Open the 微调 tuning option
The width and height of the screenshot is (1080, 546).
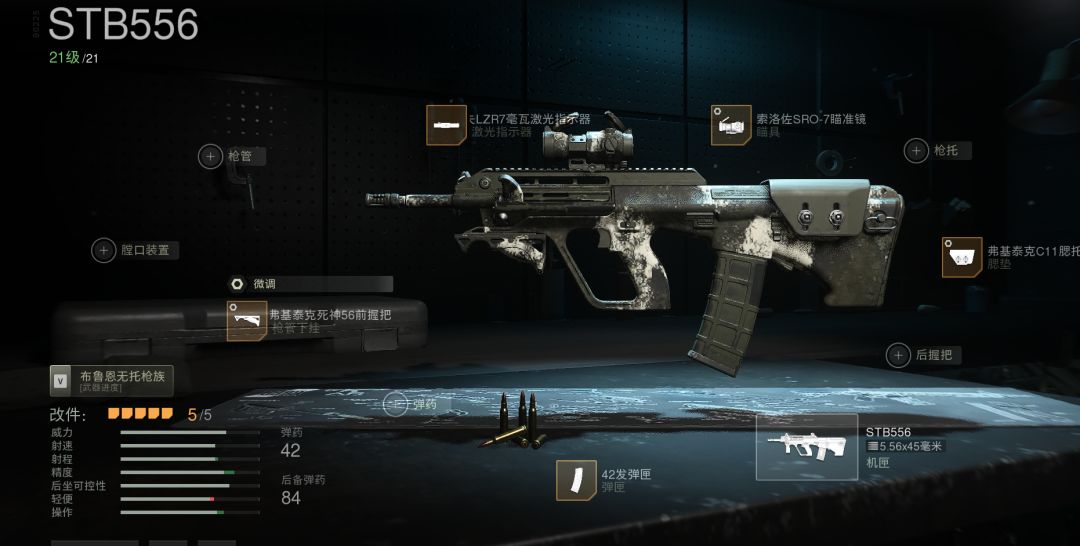(238, 284)
